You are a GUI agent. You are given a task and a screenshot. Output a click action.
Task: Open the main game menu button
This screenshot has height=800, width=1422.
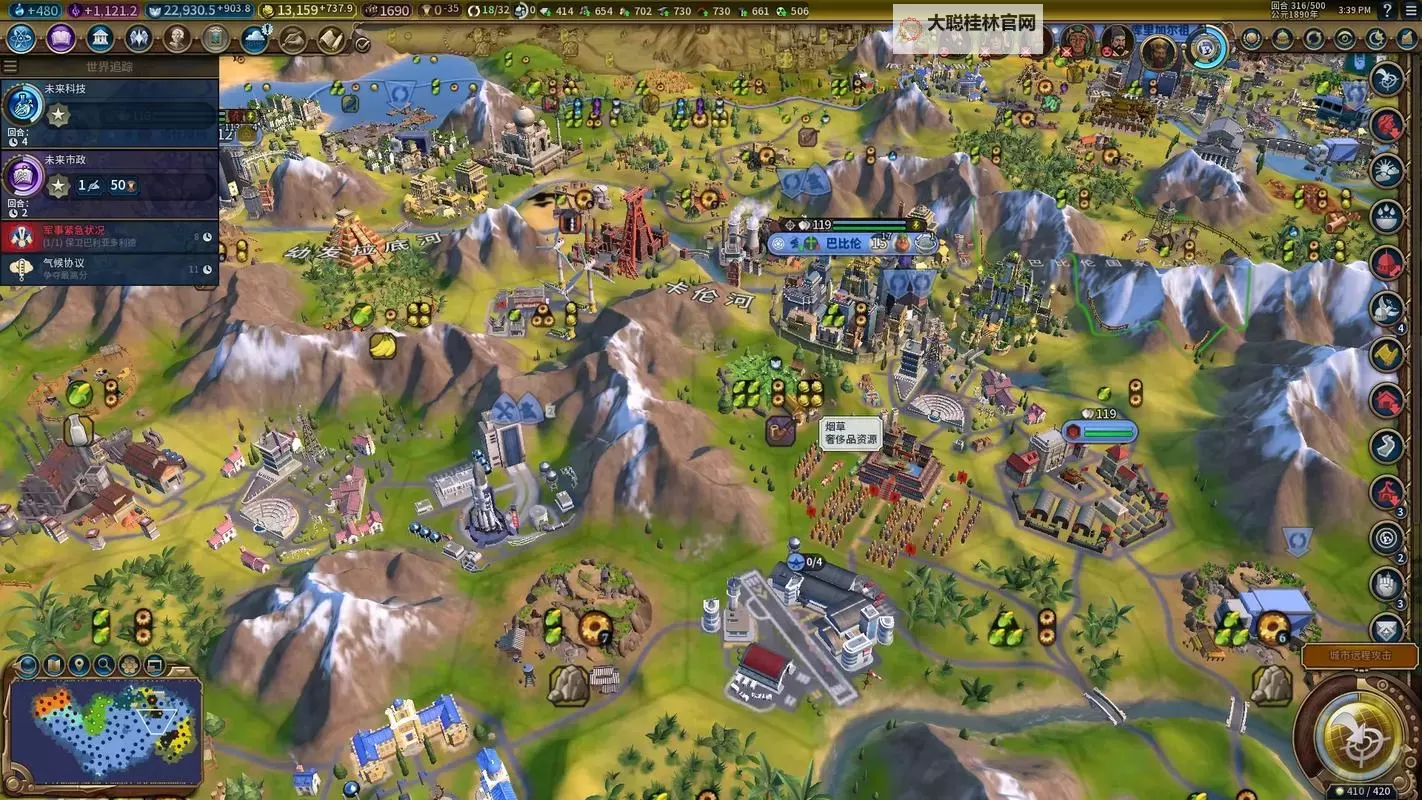[1410, 10]
